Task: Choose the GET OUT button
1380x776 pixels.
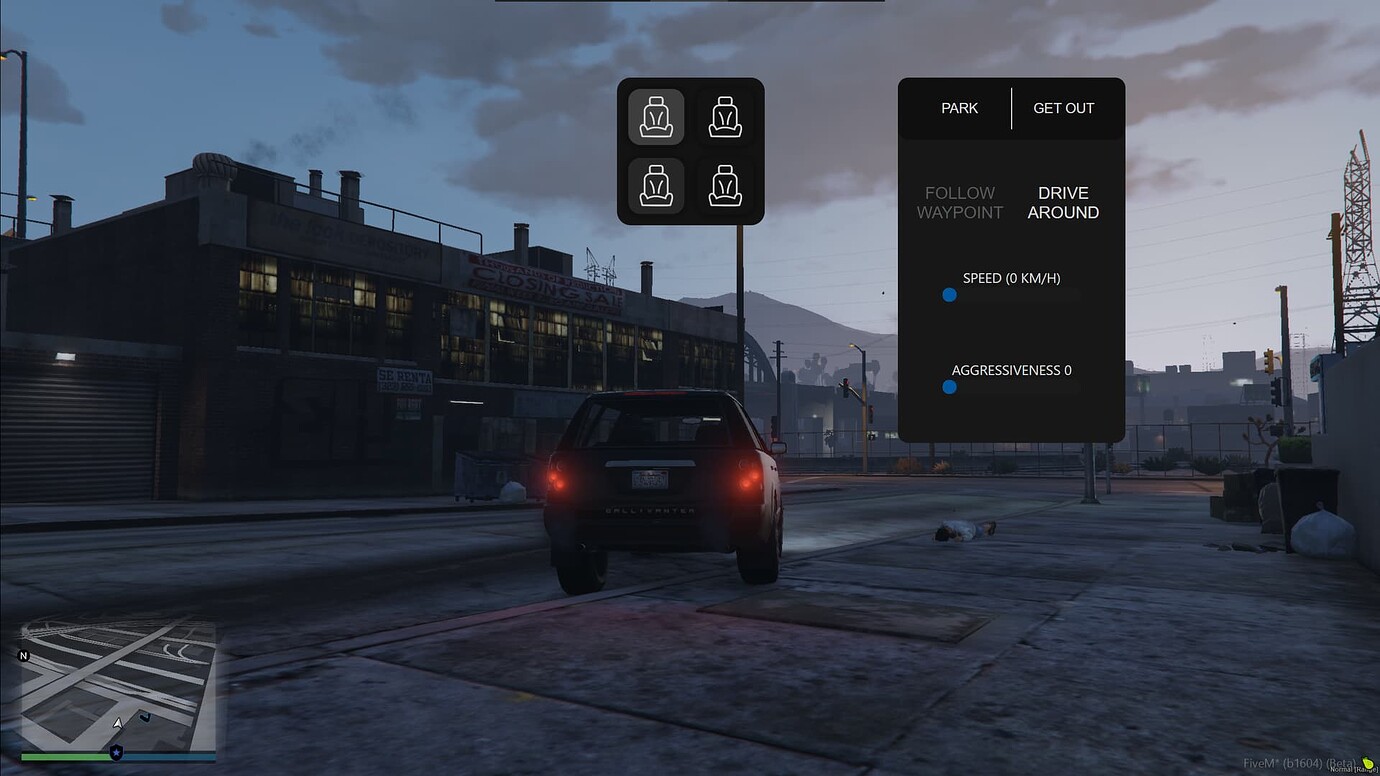Action: pos(1063,108)
